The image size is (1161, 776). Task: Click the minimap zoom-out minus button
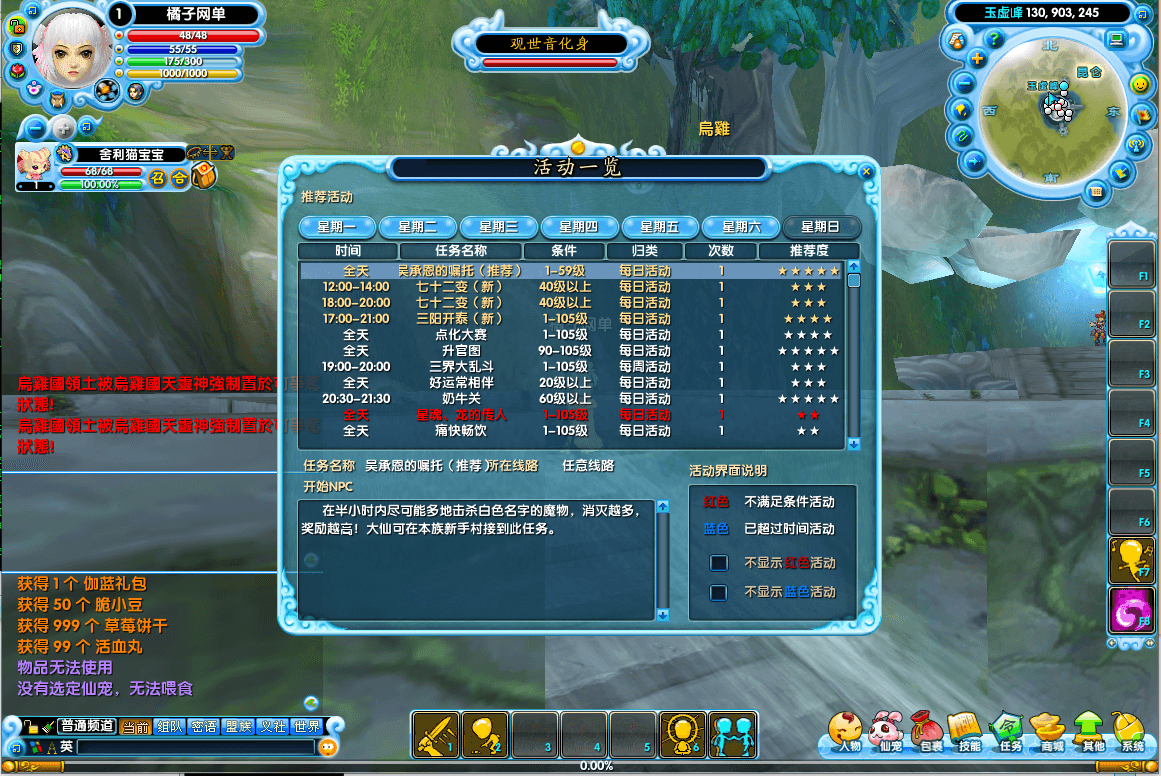pos(965,84)
